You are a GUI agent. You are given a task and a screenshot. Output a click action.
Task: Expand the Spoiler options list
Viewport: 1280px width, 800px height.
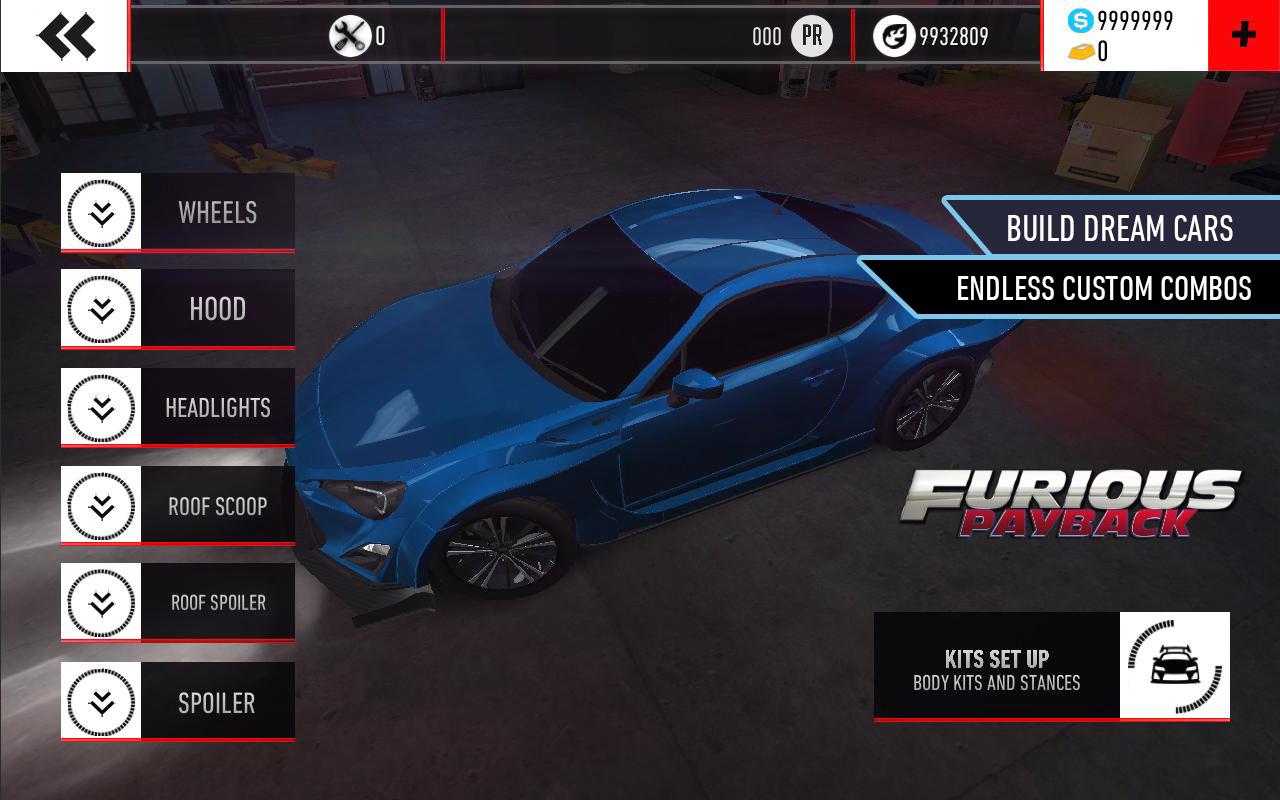pos(217,701)
